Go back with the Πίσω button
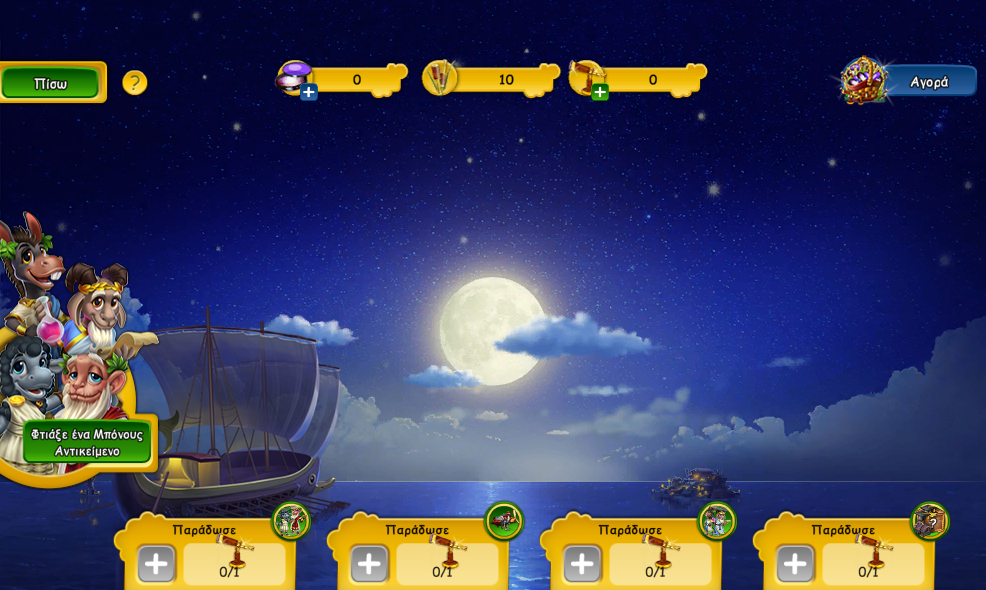Image resolution: width=986 pixels, height=590 pixels. [x=50, y=83]
